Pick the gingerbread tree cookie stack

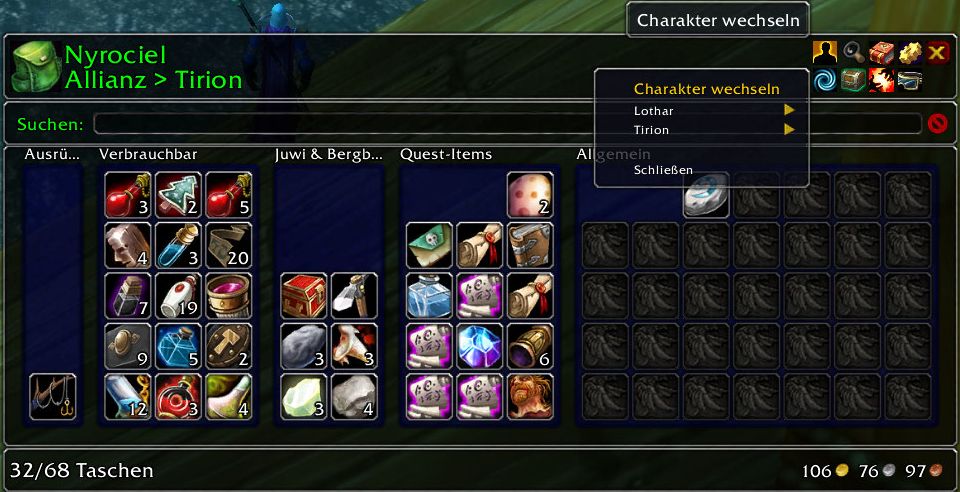[x=179, y=195]
